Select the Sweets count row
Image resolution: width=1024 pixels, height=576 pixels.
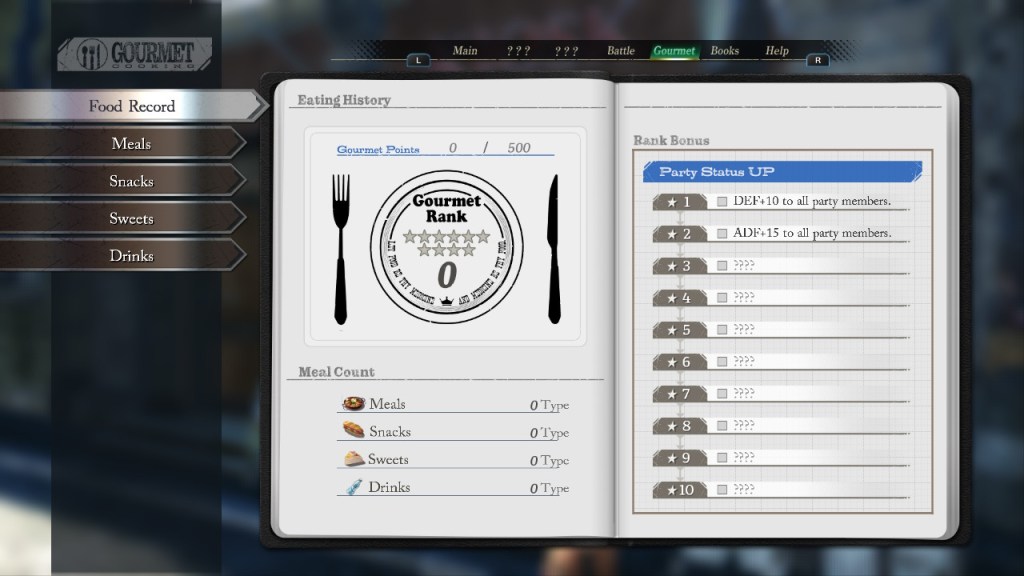(455, 460)
